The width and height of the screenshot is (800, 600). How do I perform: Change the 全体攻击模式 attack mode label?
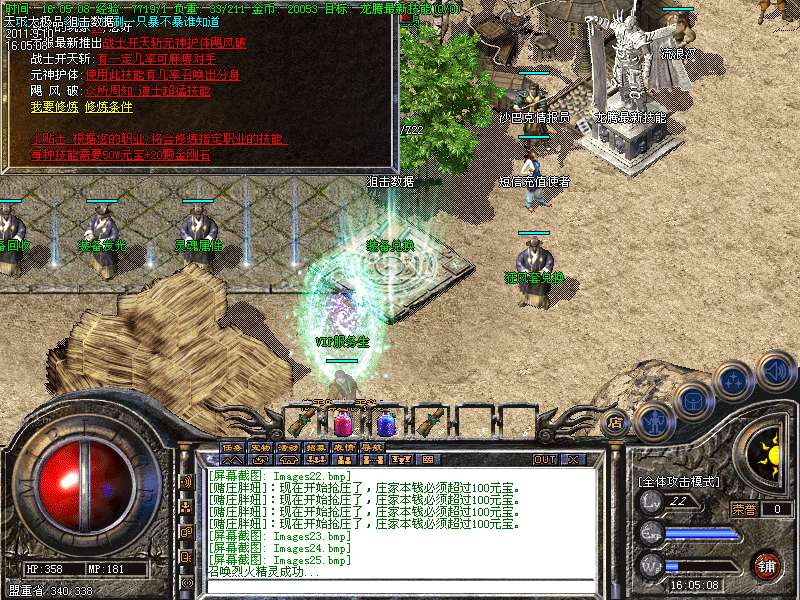(678, 481)
